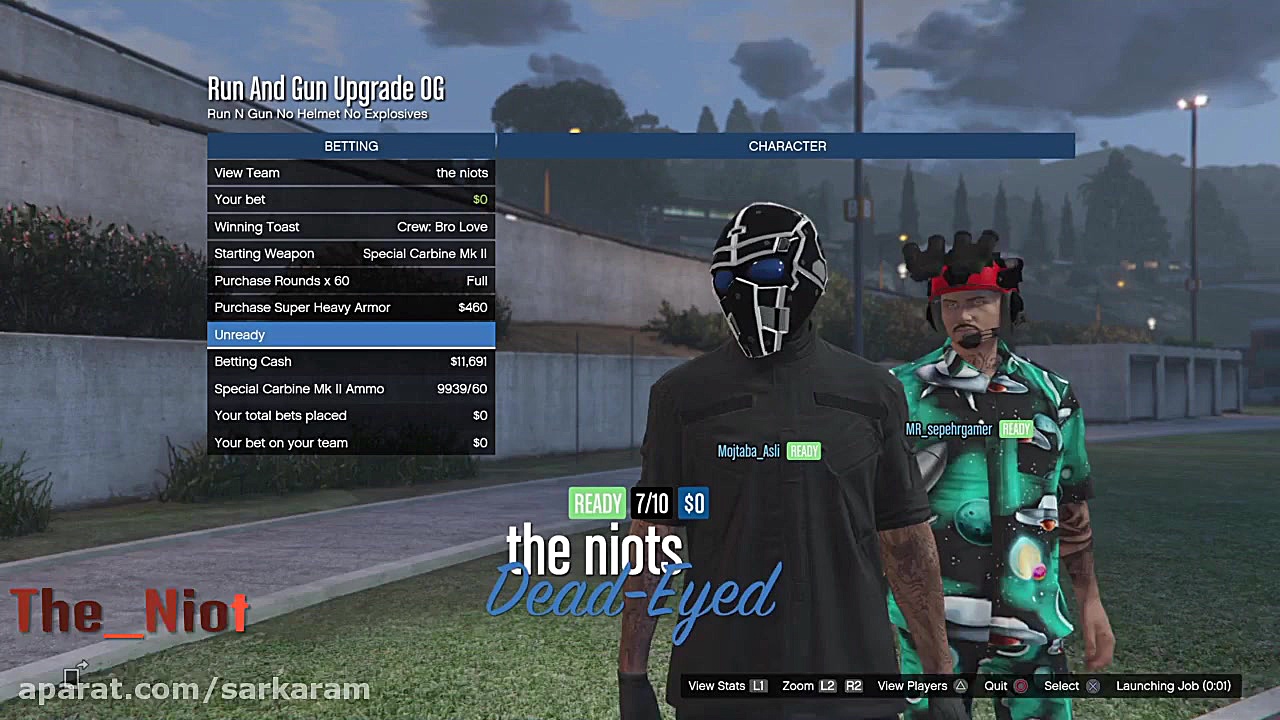Open the Starting Weapon selector
The height and width of the screenshot is (720, 1280).
(x=350, y=253)
